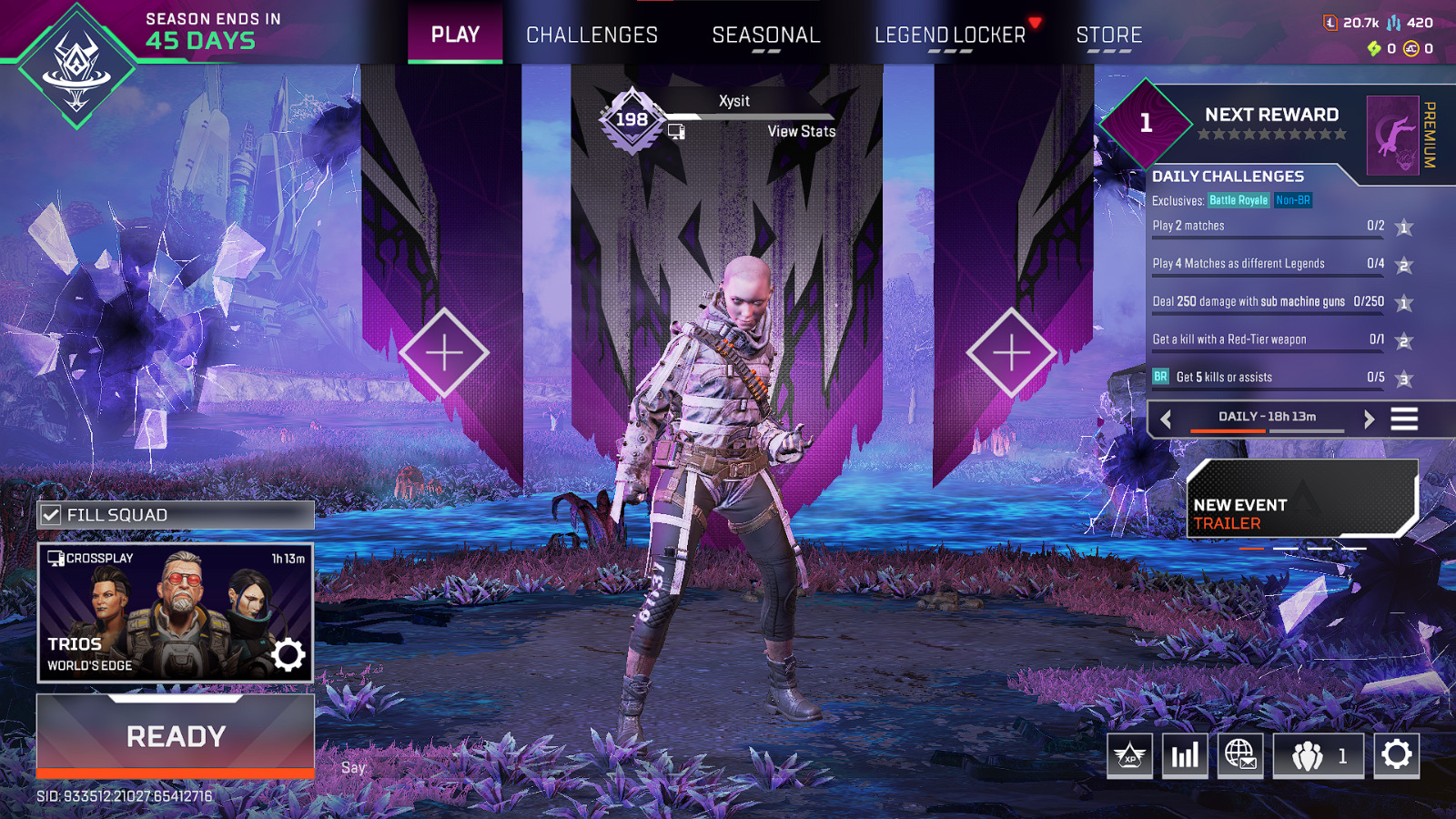Select the stats bar chart icon
This screenshot has height=819, width=1456.
pos(1185,754)
